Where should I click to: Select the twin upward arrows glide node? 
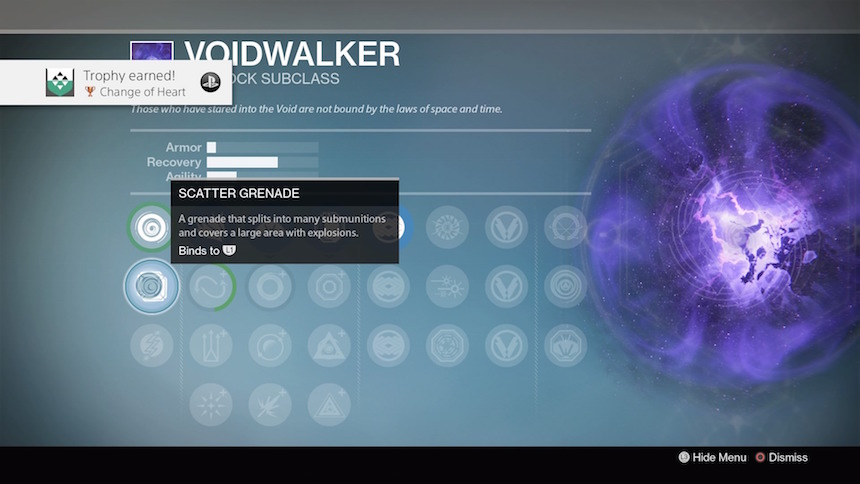tap(211, 346)
